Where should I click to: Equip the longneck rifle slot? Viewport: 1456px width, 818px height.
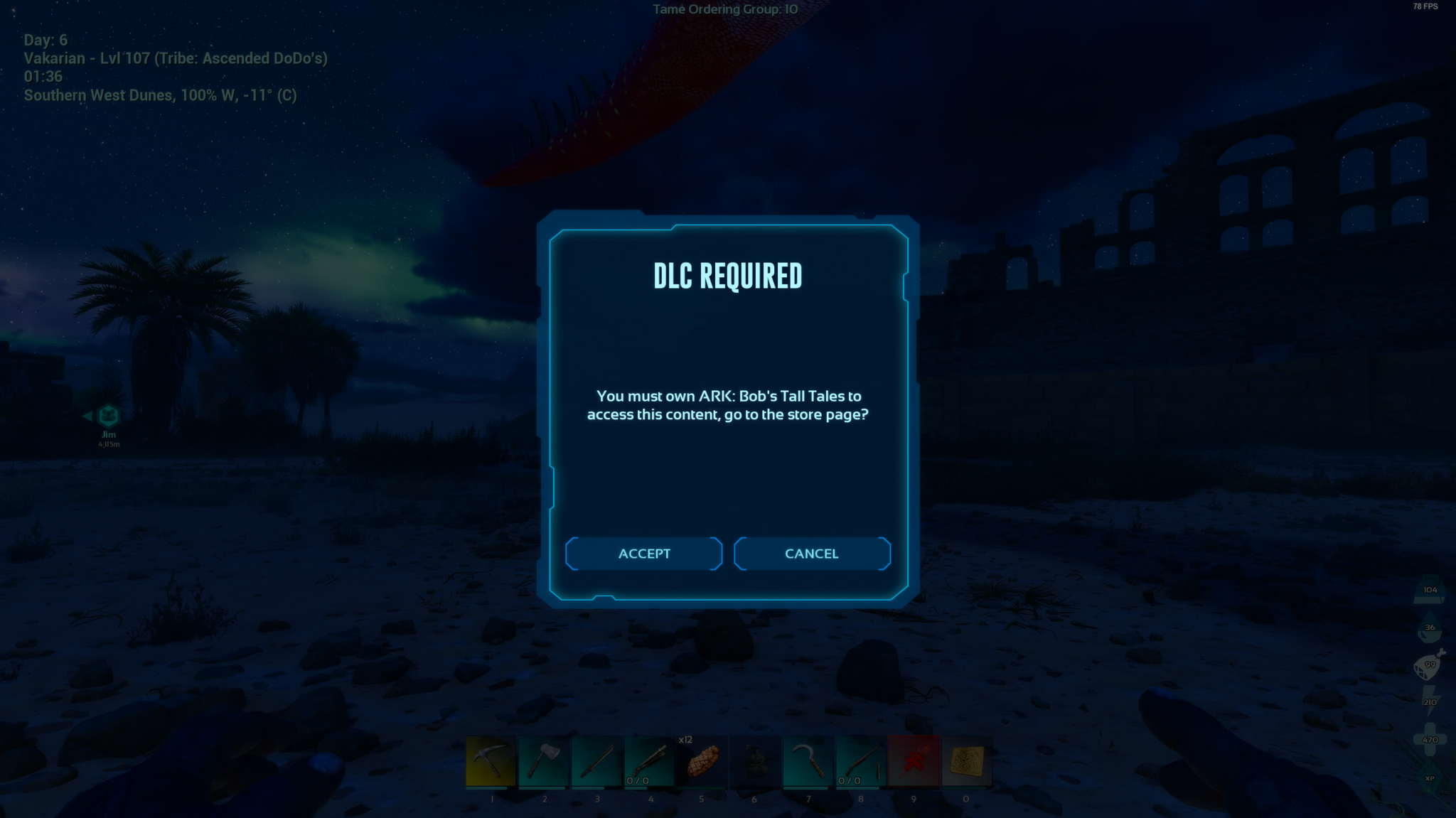[x=861, y=762]
